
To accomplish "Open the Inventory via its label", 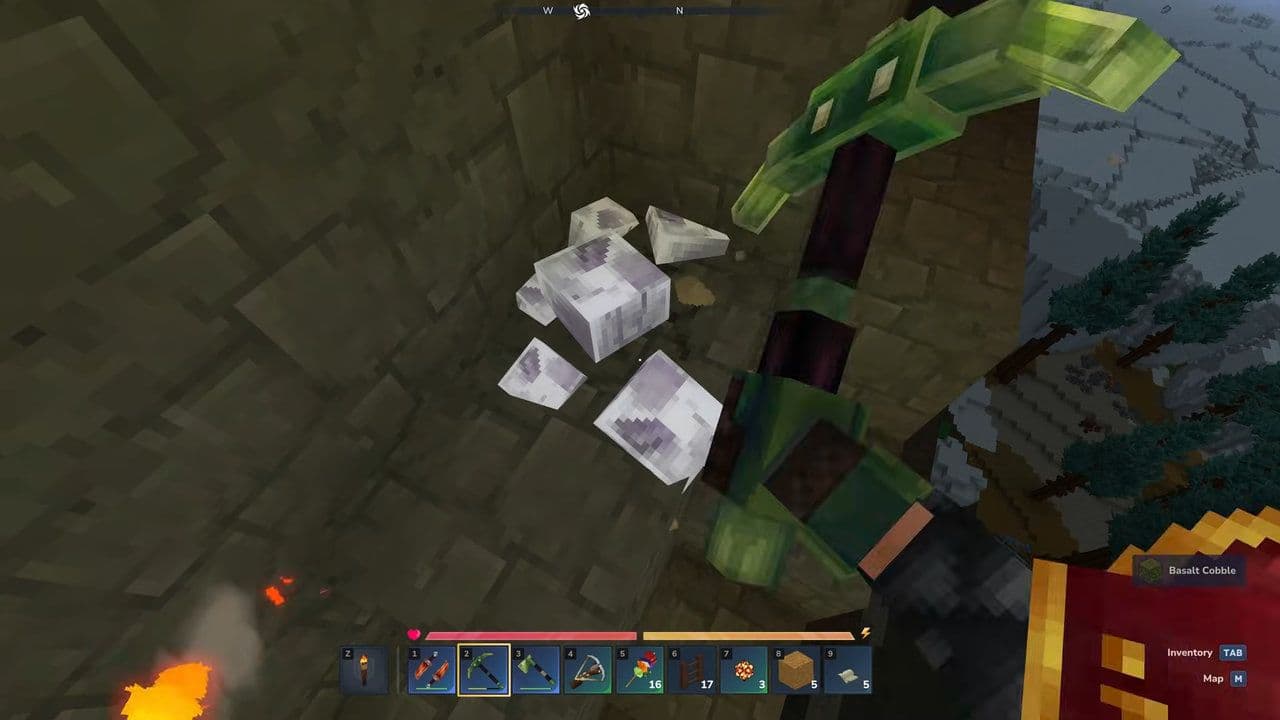I will [x=1192, y=652].
